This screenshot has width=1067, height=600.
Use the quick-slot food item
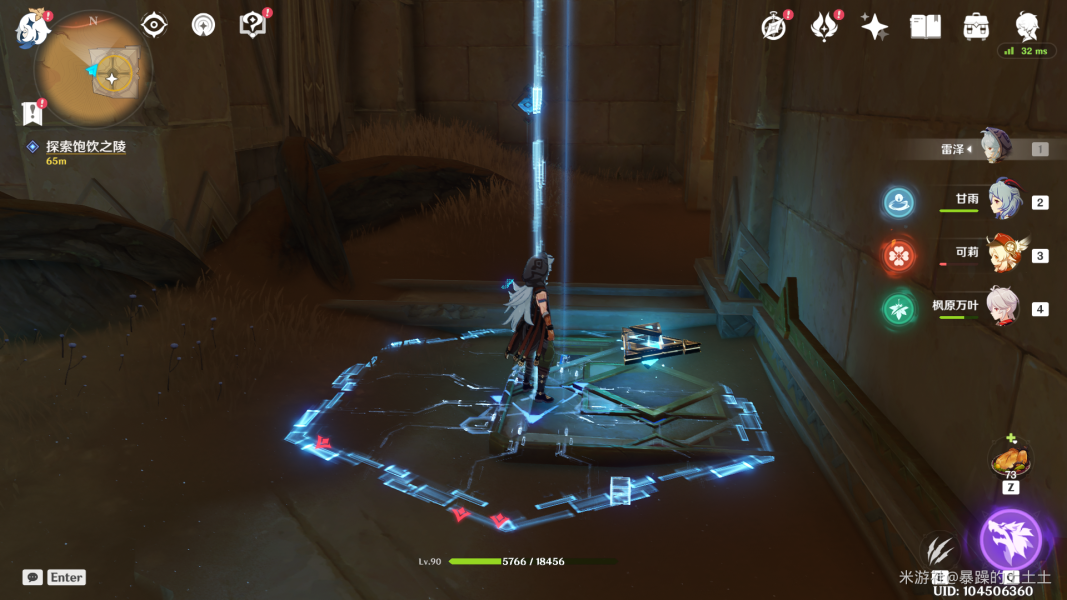1011,461
